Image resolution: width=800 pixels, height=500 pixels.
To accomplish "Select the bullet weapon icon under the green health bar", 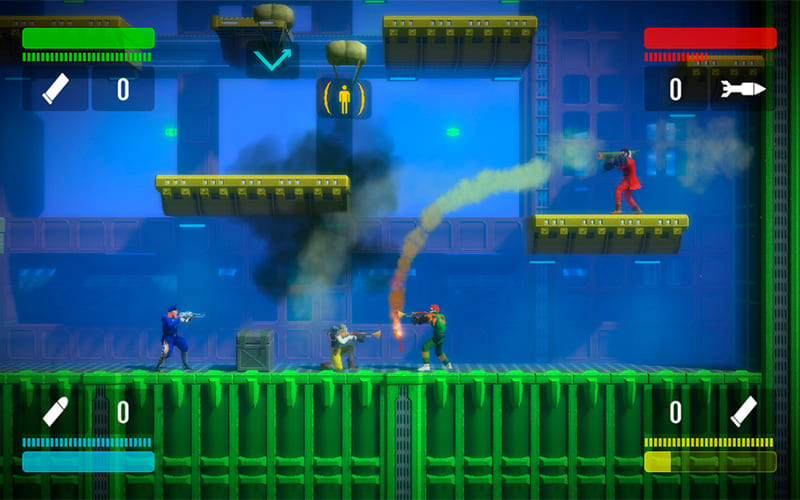I will point(55,89).
